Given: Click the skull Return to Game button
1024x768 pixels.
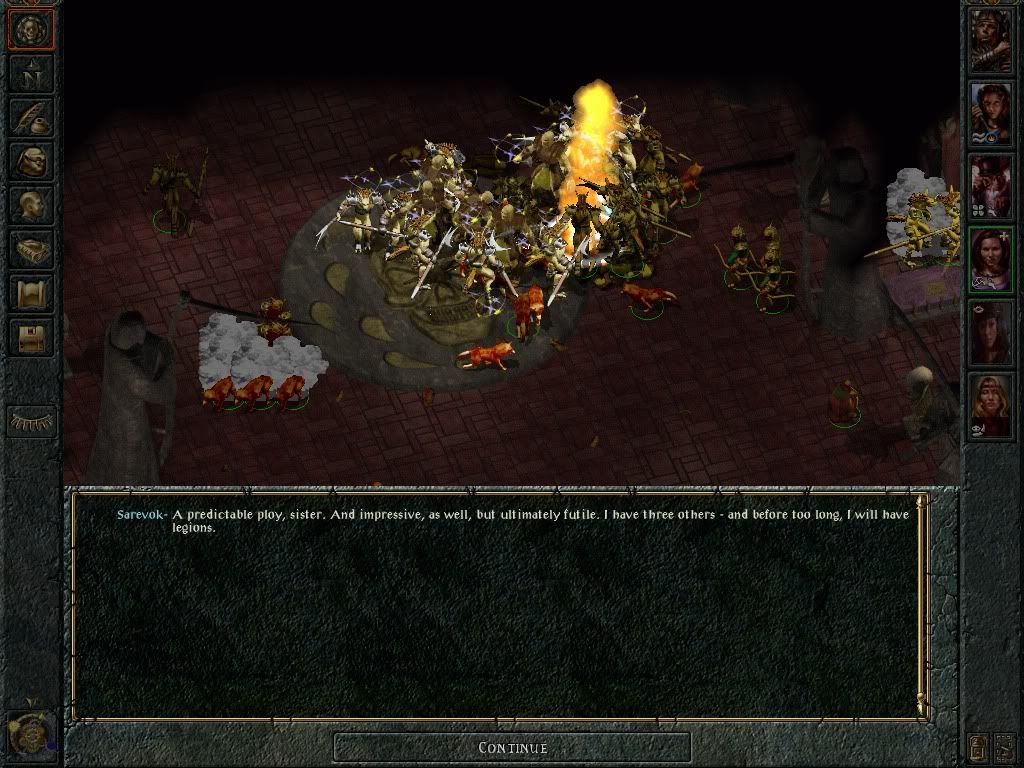Looking at the screenshot, I should (x=31, y=29).
